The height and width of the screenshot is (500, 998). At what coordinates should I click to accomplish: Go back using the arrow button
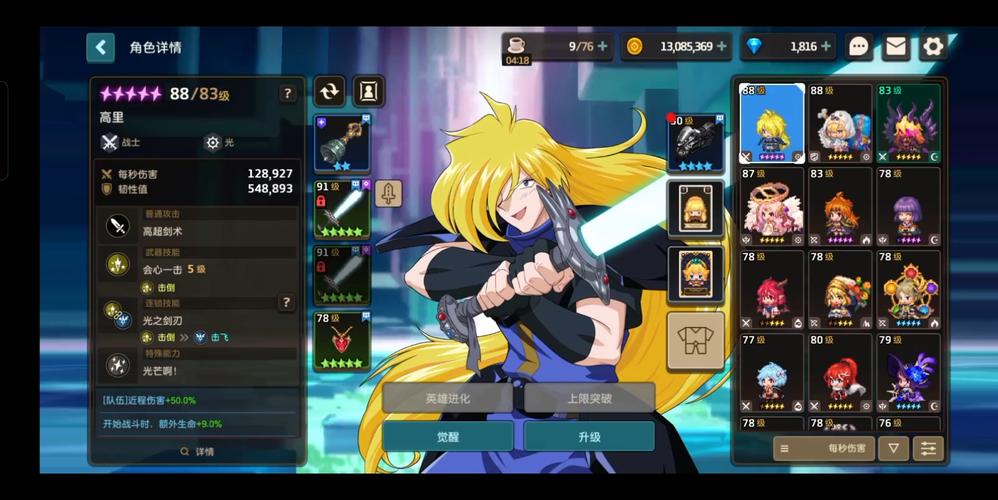100,47
